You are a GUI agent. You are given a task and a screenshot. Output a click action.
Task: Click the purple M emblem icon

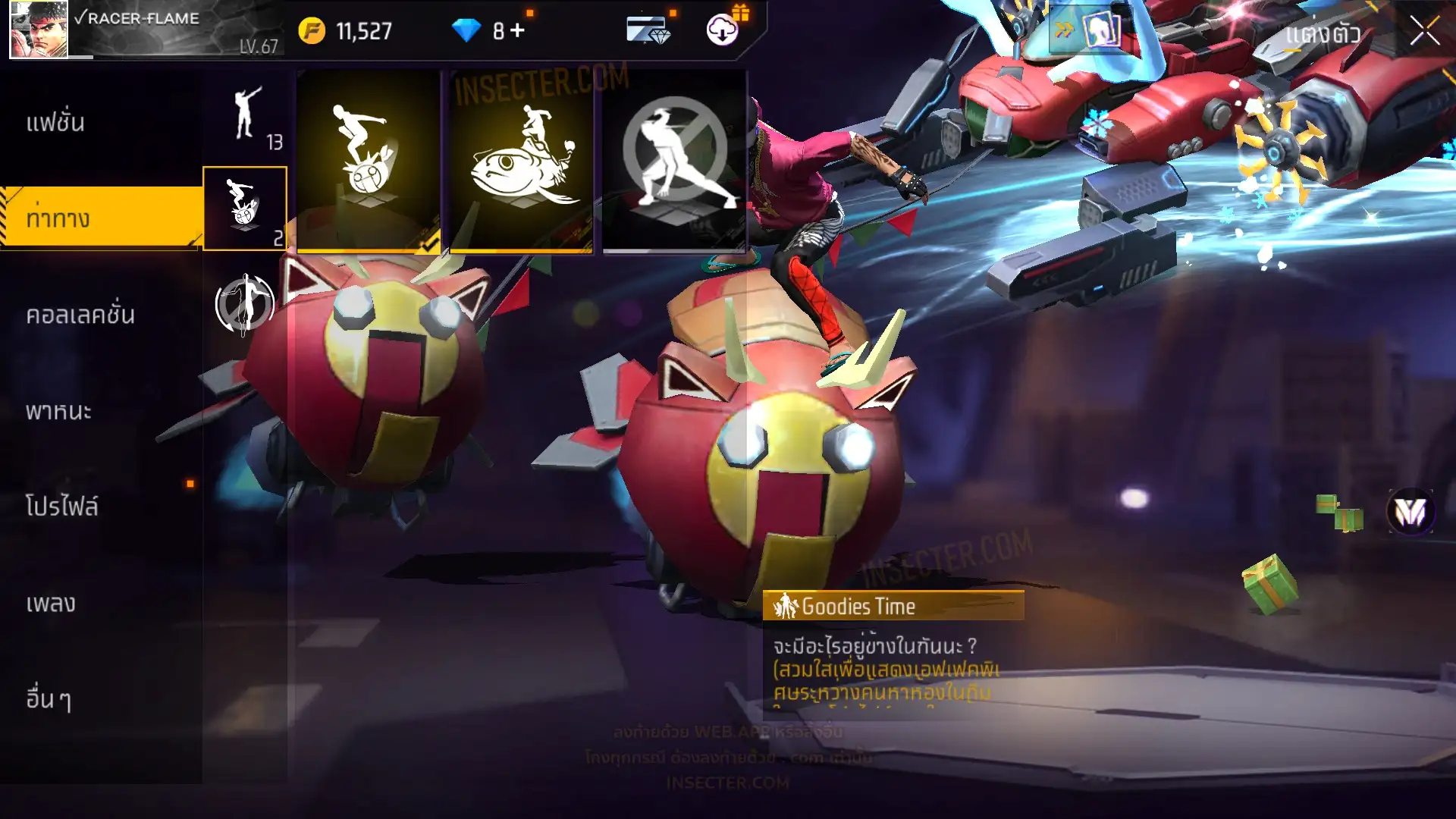tap(1410, 512)
